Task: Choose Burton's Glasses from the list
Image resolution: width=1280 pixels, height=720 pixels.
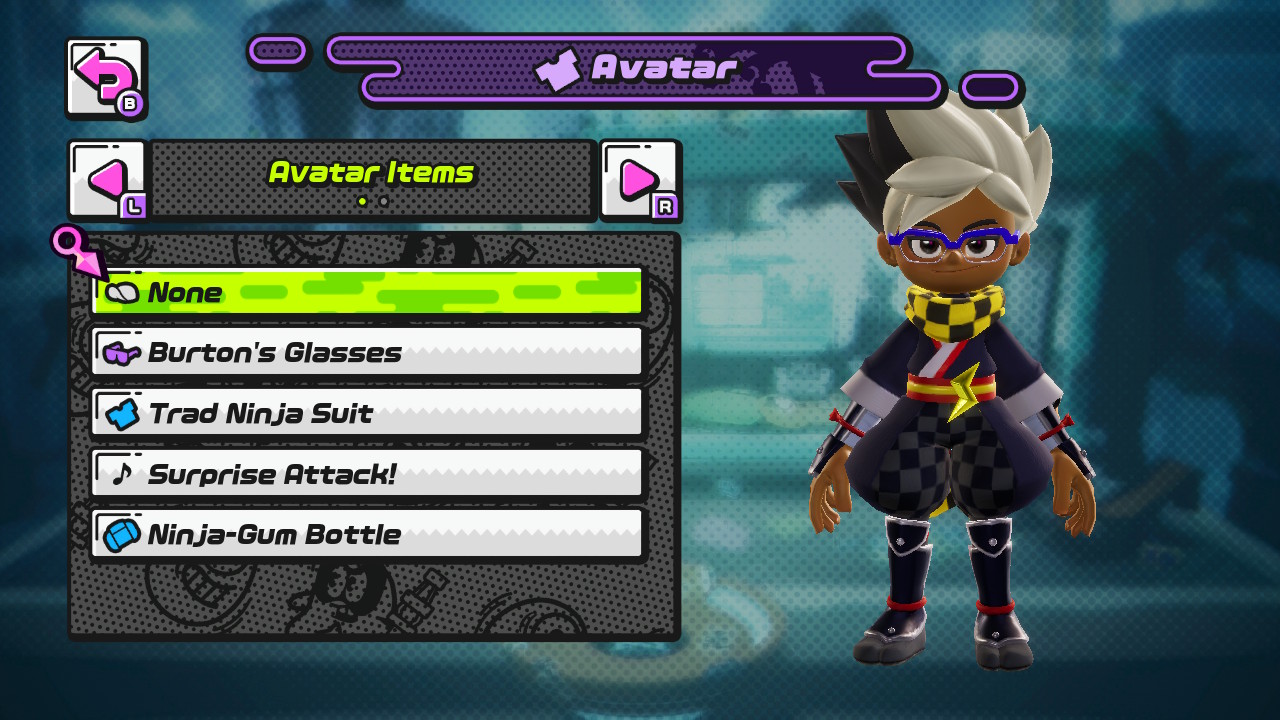Action: (x=366, y=352)
